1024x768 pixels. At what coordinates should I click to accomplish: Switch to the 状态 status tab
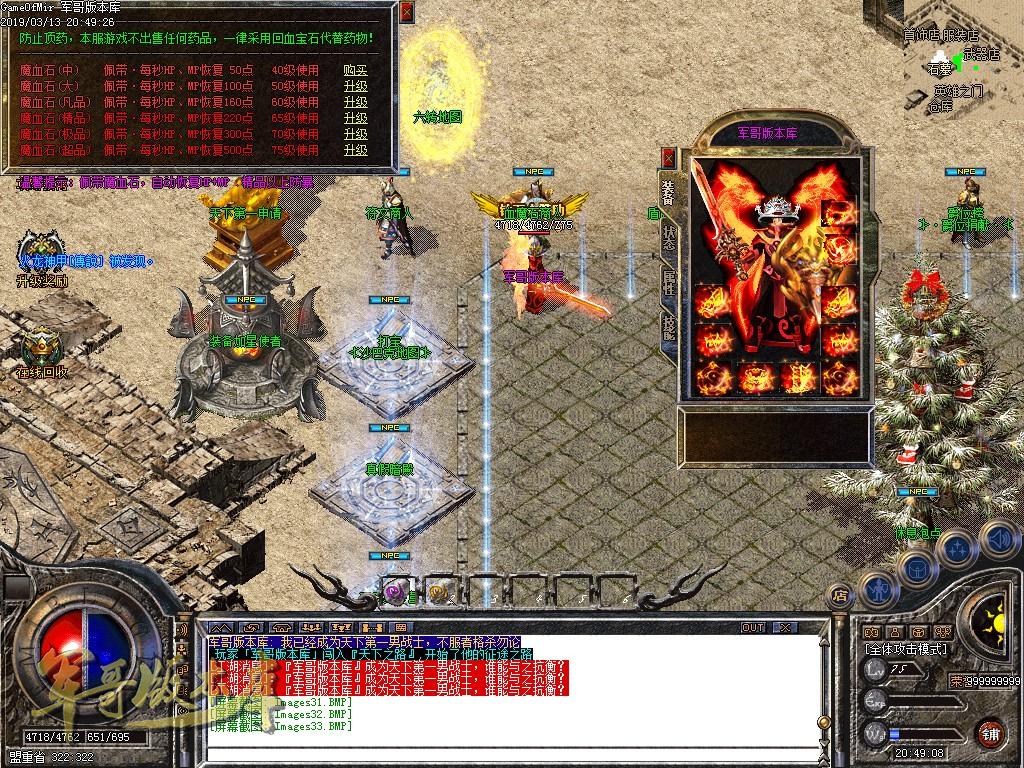(668, 236)
